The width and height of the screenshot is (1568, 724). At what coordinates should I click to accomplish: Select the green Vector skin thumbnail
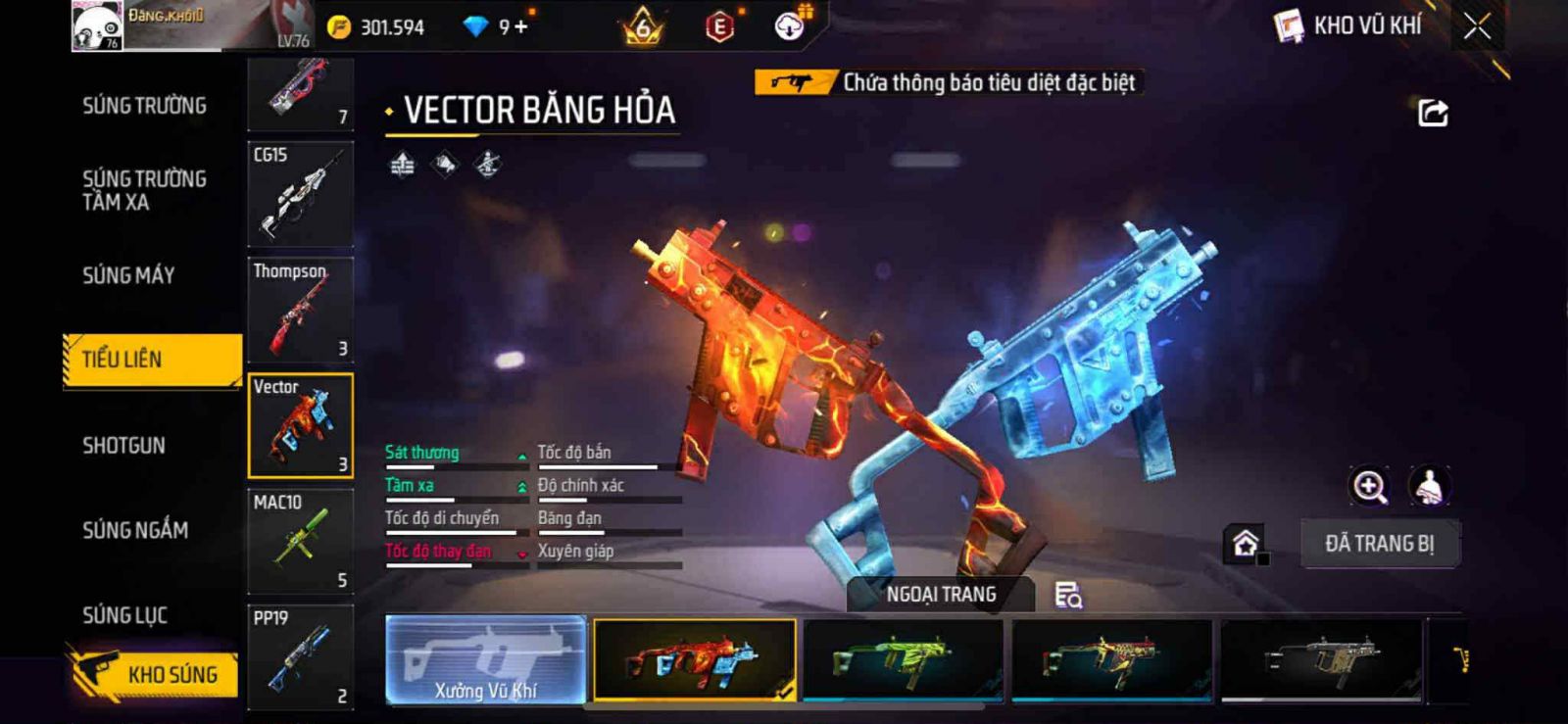tap(903, 659)
